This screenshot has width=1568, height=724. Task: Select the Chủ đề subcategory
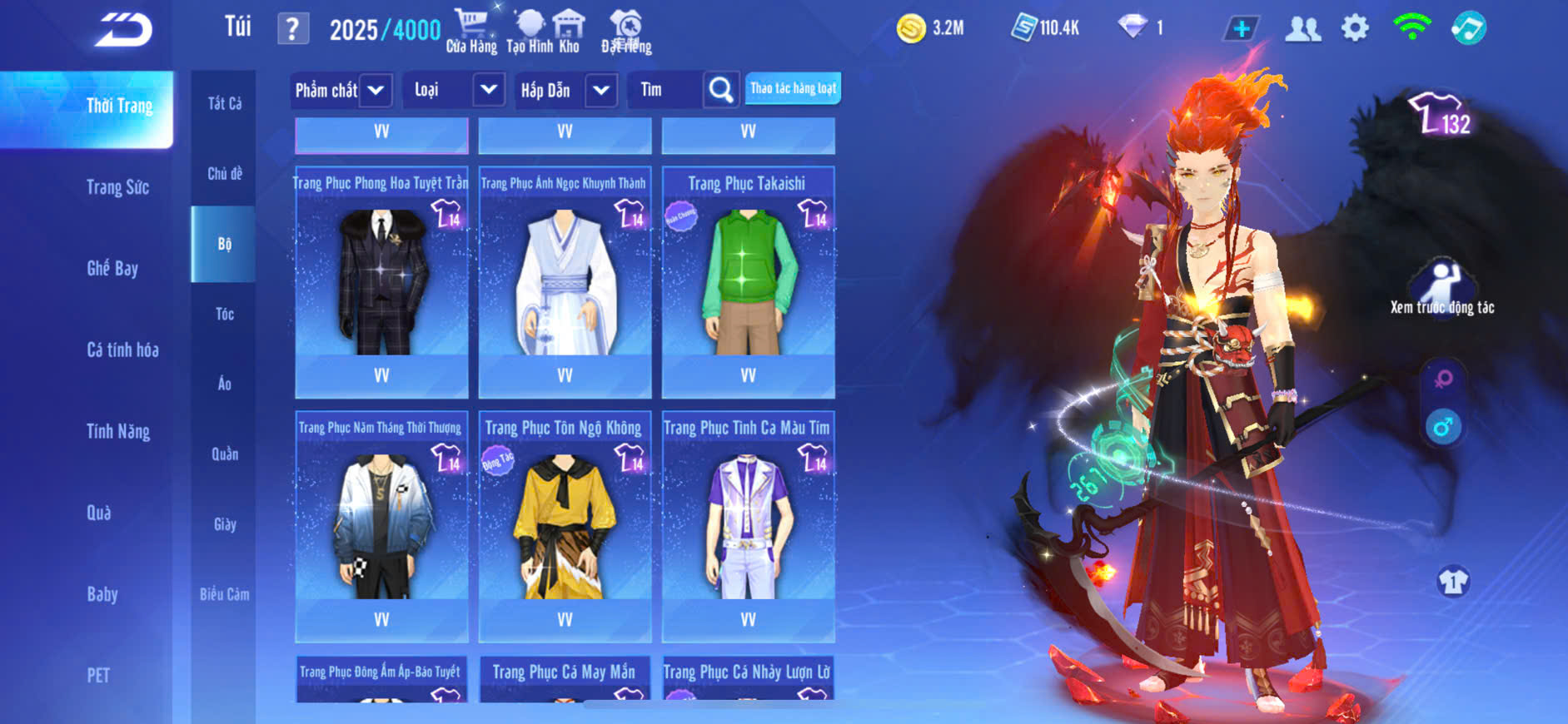click(x=225, y=174)
